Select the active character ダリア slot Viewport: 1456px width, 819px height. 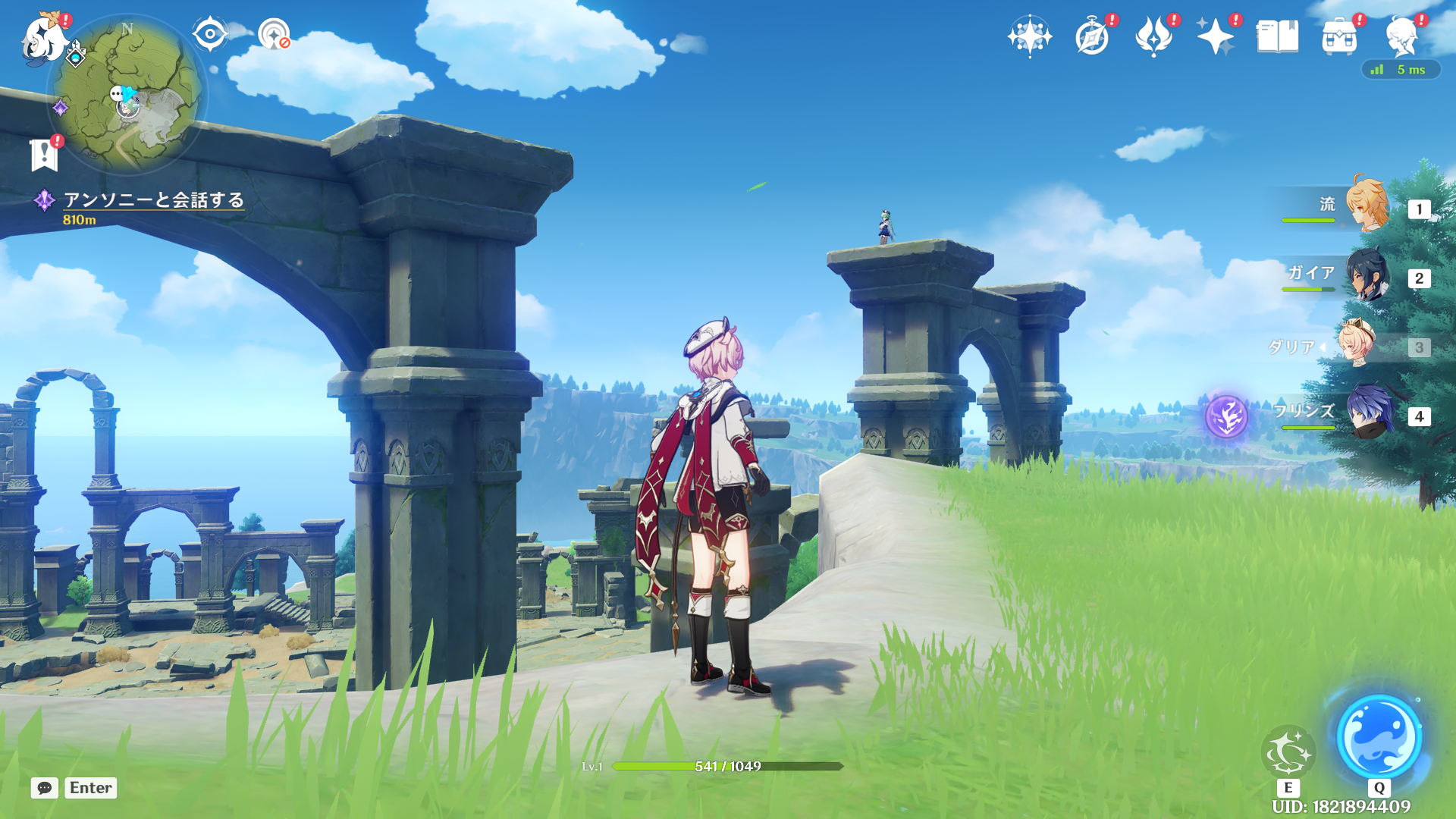click(x=1356, y=345)
